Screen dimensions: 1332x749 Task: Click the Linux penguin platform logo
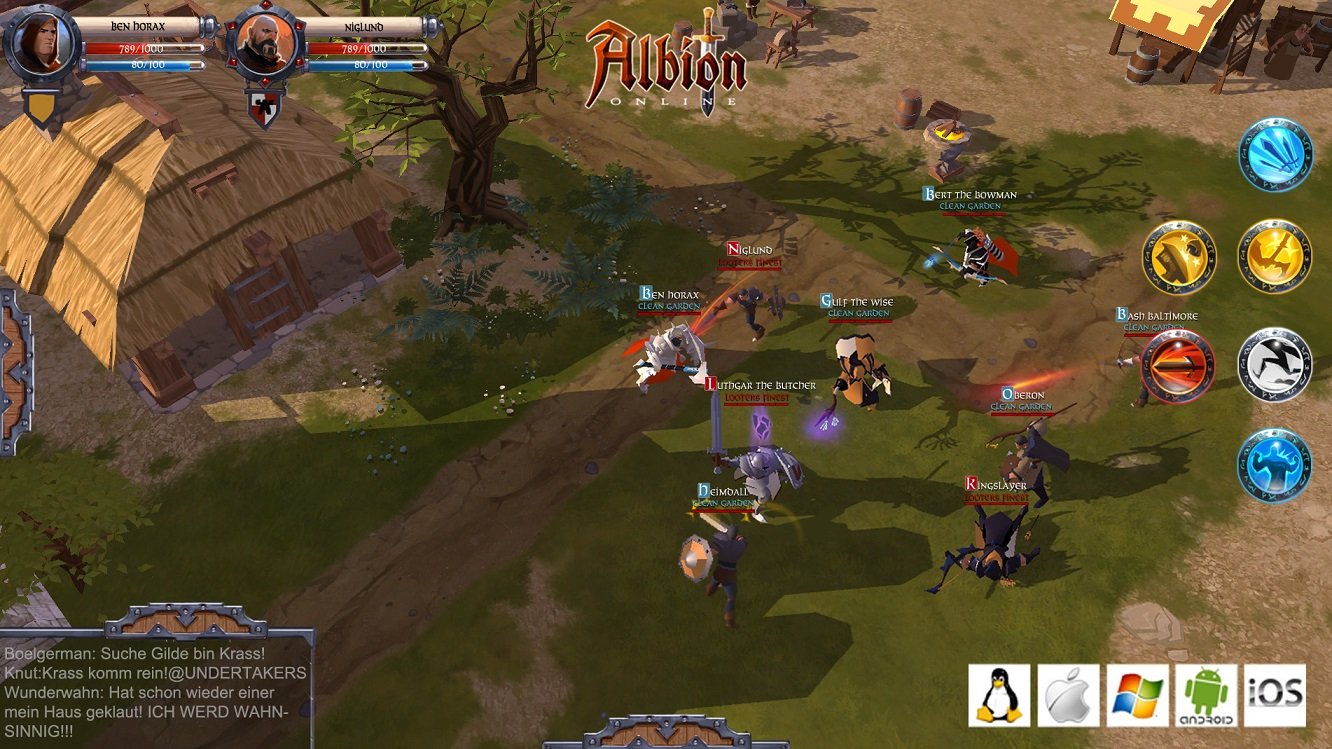coord(997,692)
